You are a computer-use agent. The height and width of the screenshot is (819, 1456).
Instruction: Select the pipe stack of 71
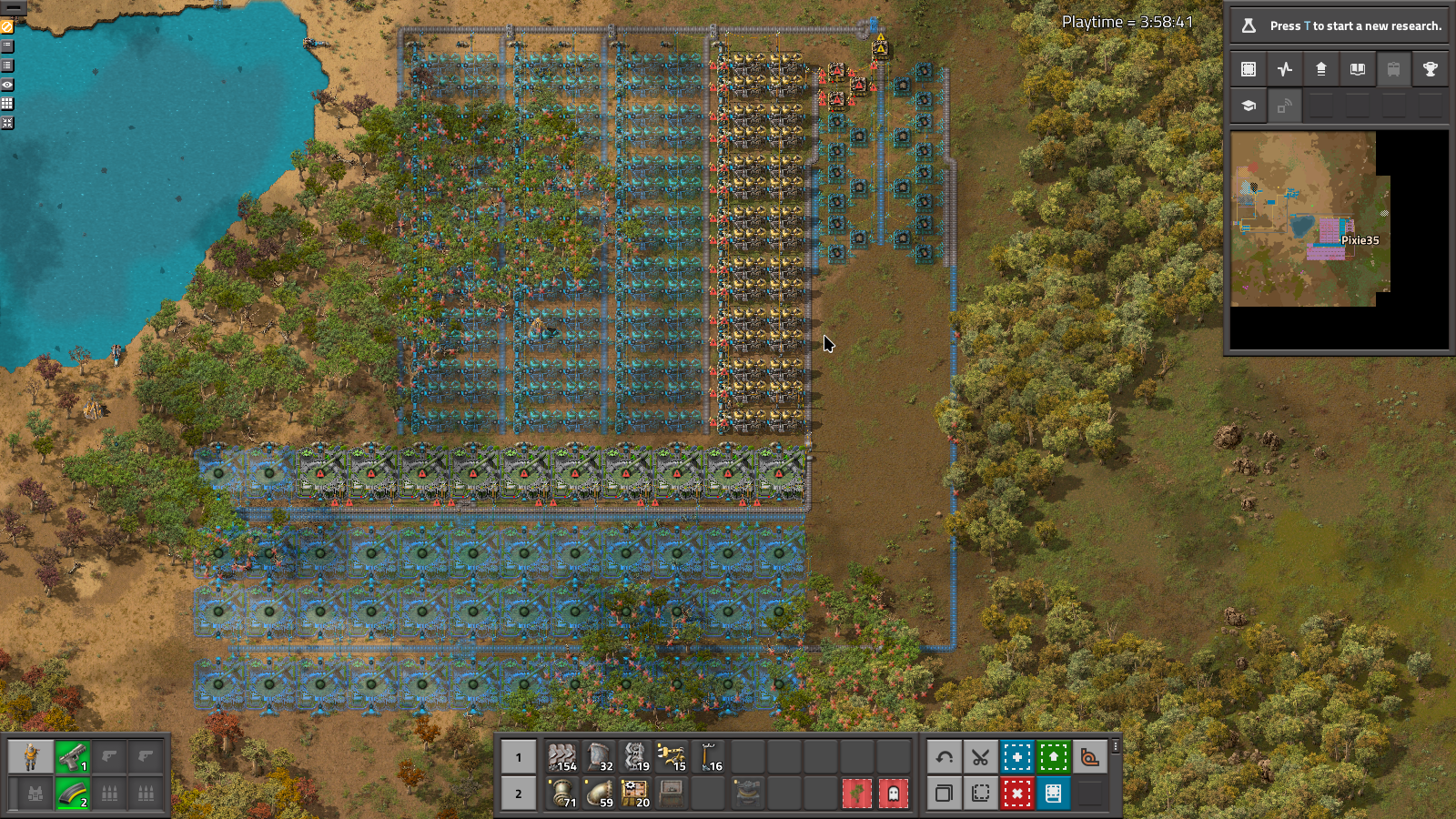tap(562, 794)
